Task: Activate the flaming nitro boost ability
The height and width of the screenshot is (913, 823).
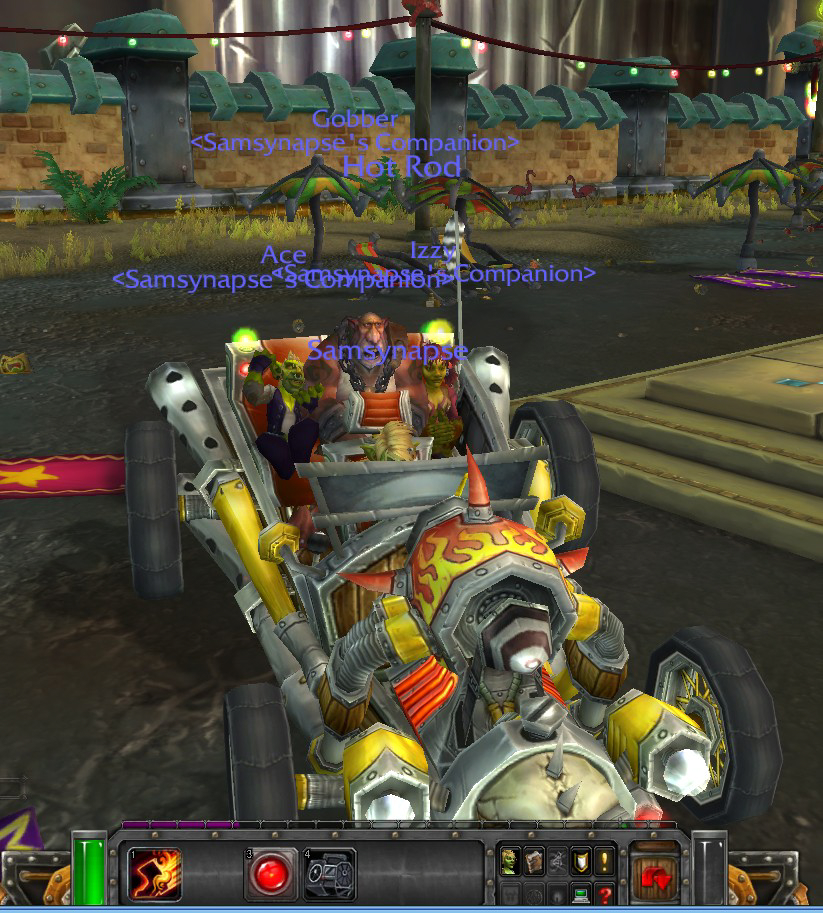Action: pyautogui.click(x=155, y=873)
